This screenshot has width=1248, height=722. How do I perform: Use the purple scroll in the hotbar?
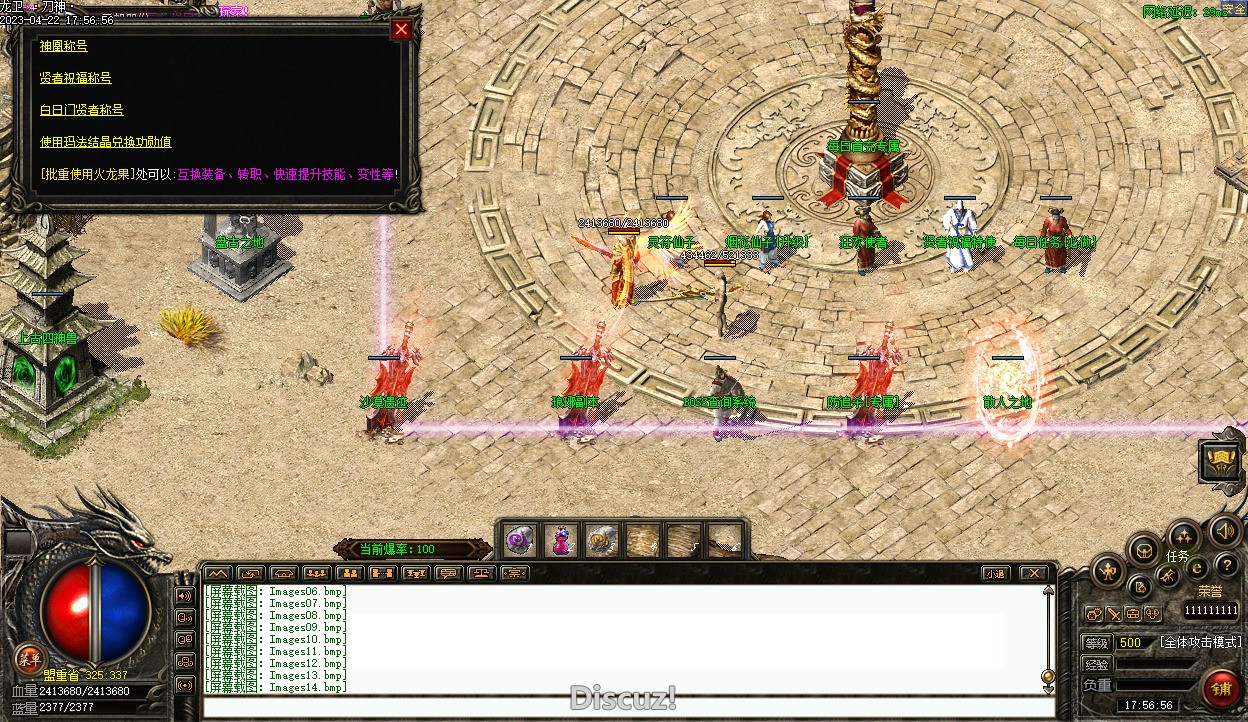(x=519, y=541)
